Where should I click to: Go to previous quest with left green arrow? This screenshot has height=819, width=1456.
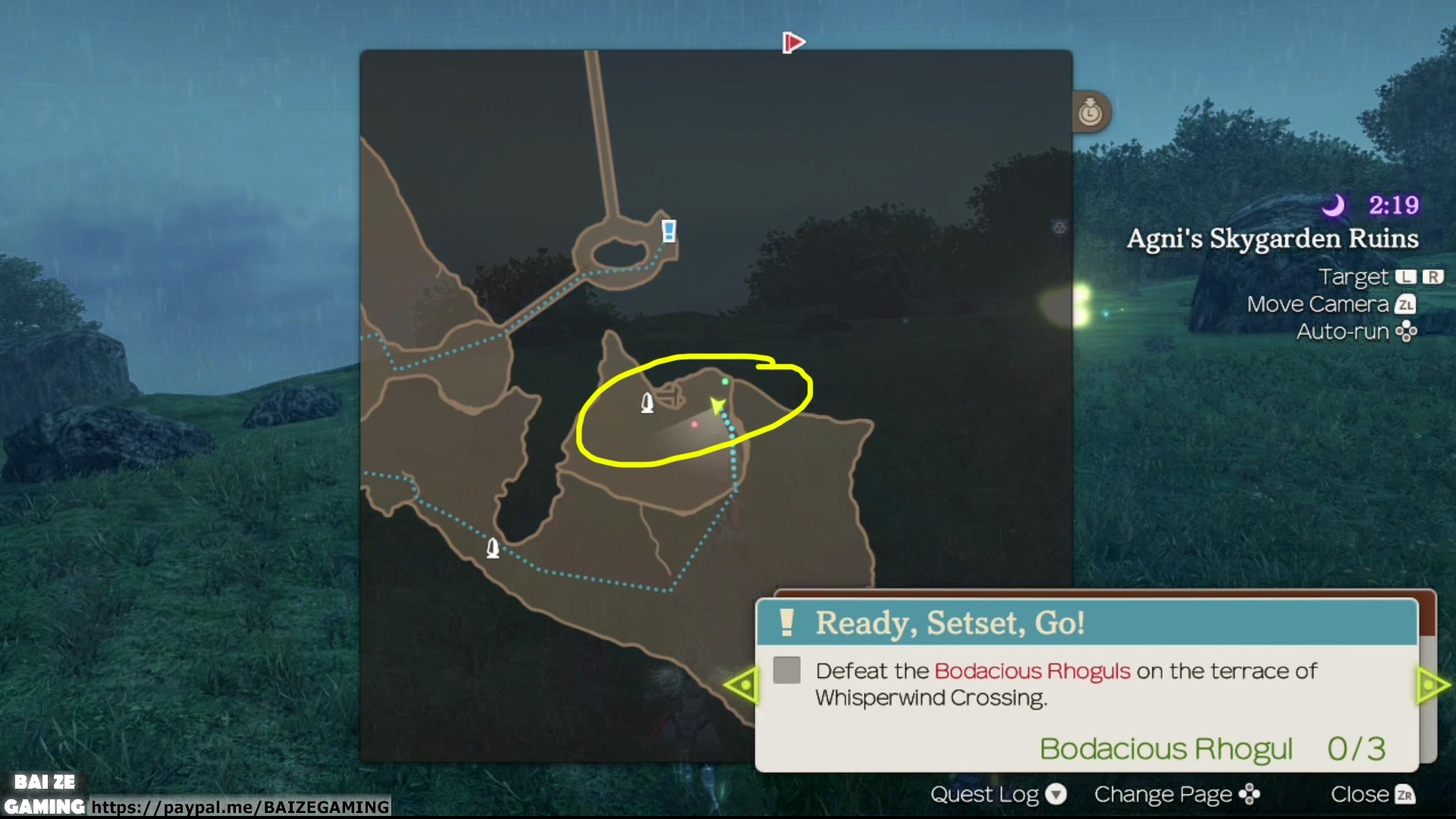pos(742,686)
